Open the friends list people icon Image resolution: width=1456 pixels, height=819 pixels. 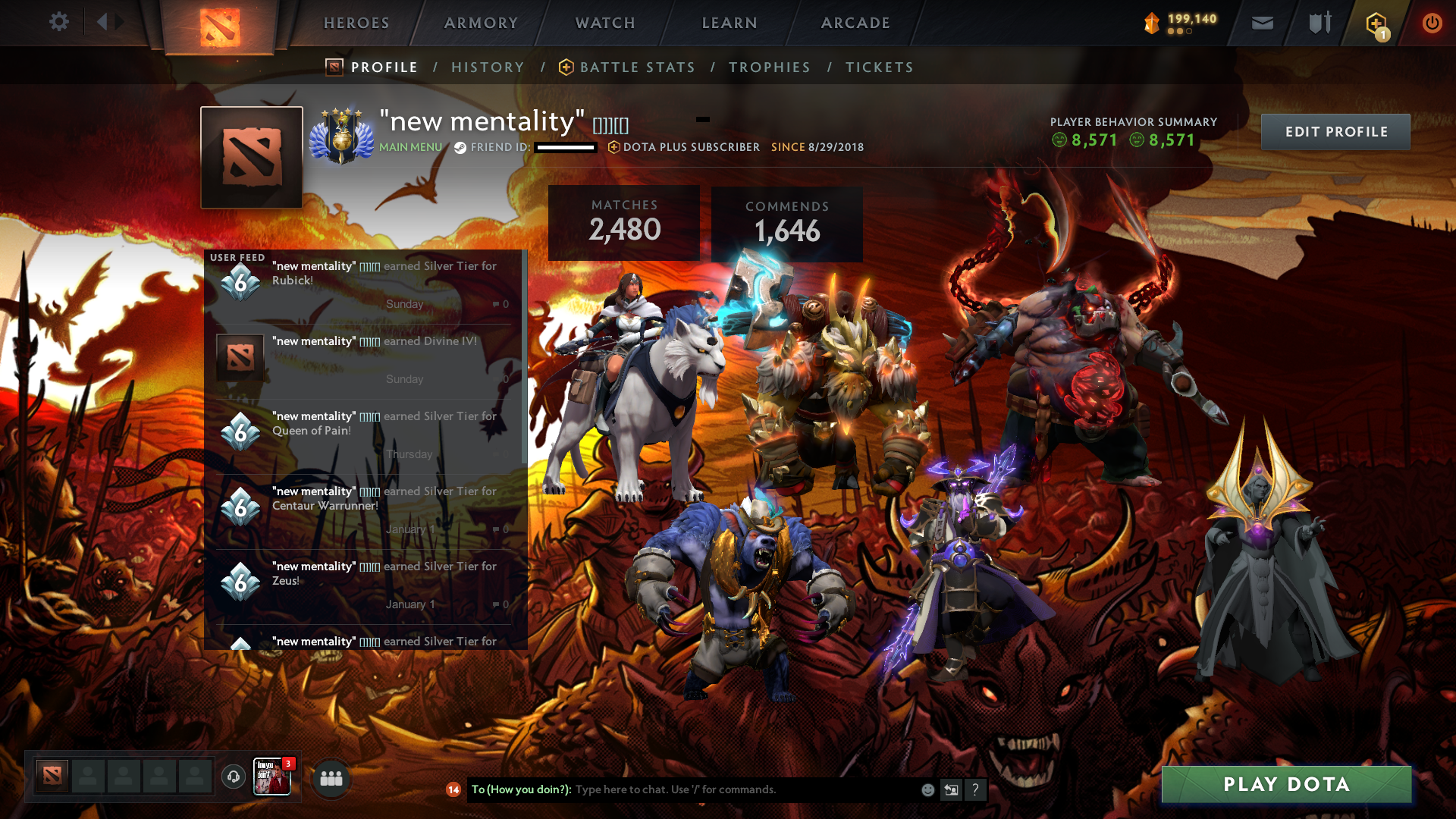coord(331,778)
